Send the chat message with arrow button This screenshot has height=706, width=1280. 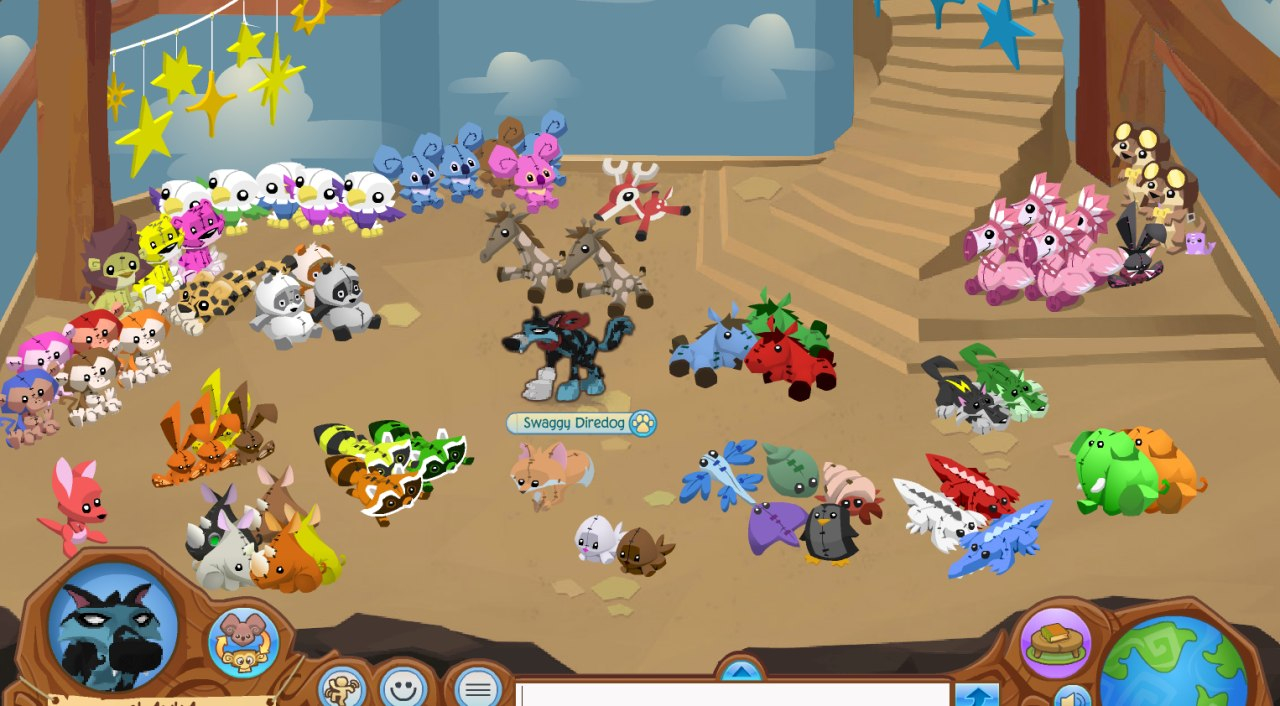point(976,695)
